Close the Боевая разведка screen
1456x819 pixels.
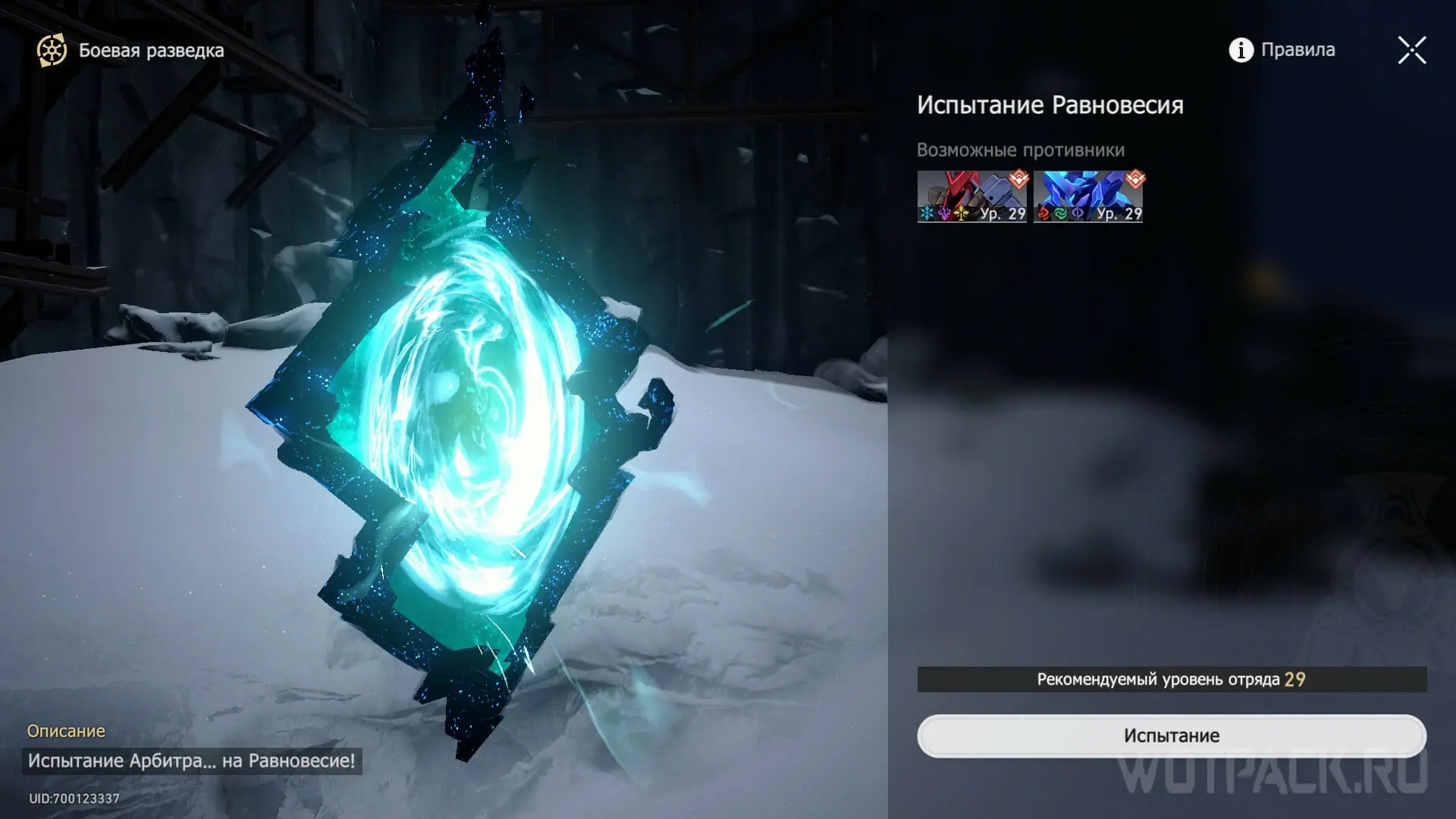tap(1411, 51)
